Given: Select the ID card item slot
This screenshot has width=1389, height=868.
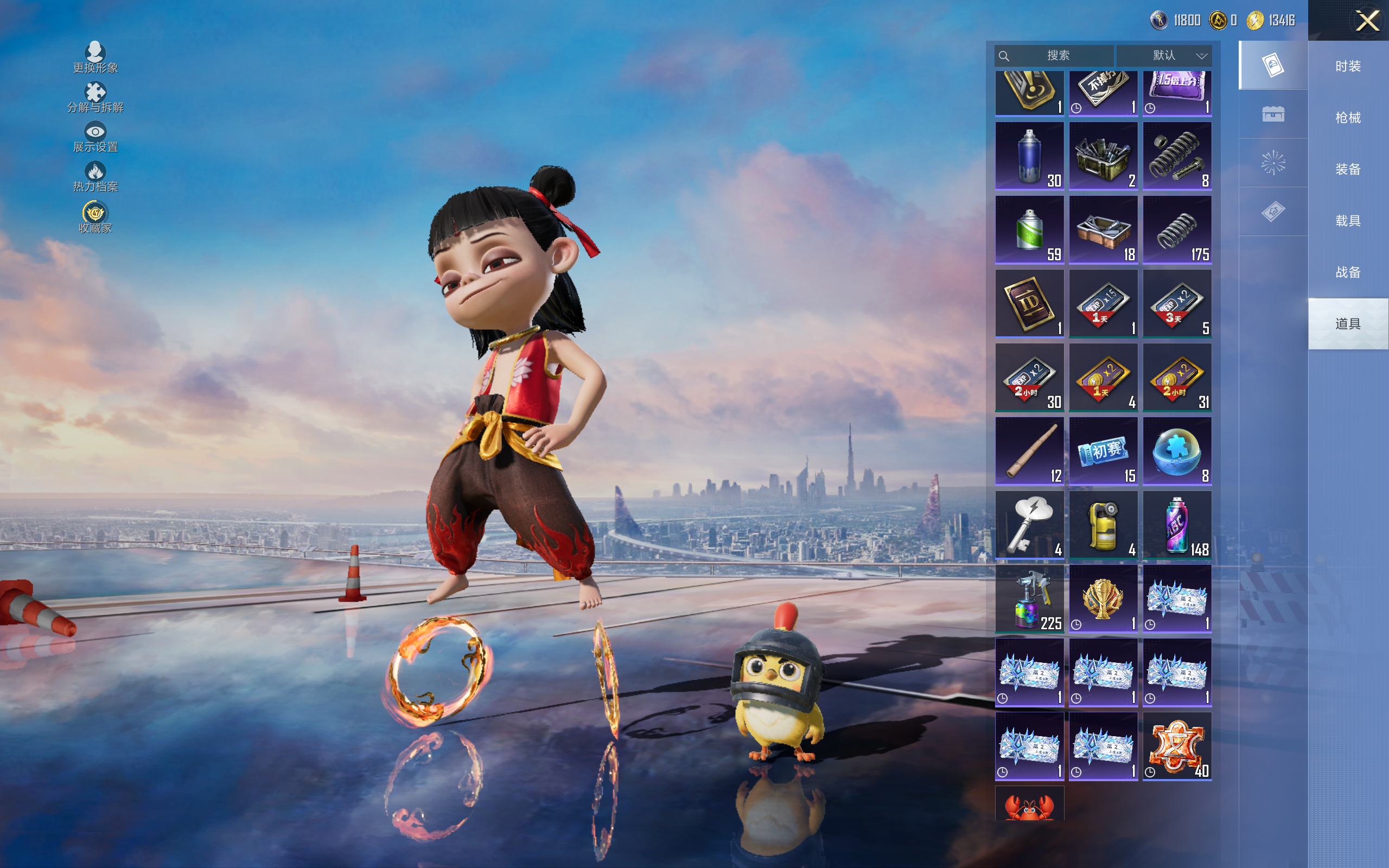Looking at the screenshot, I should tap(1029, 303).
